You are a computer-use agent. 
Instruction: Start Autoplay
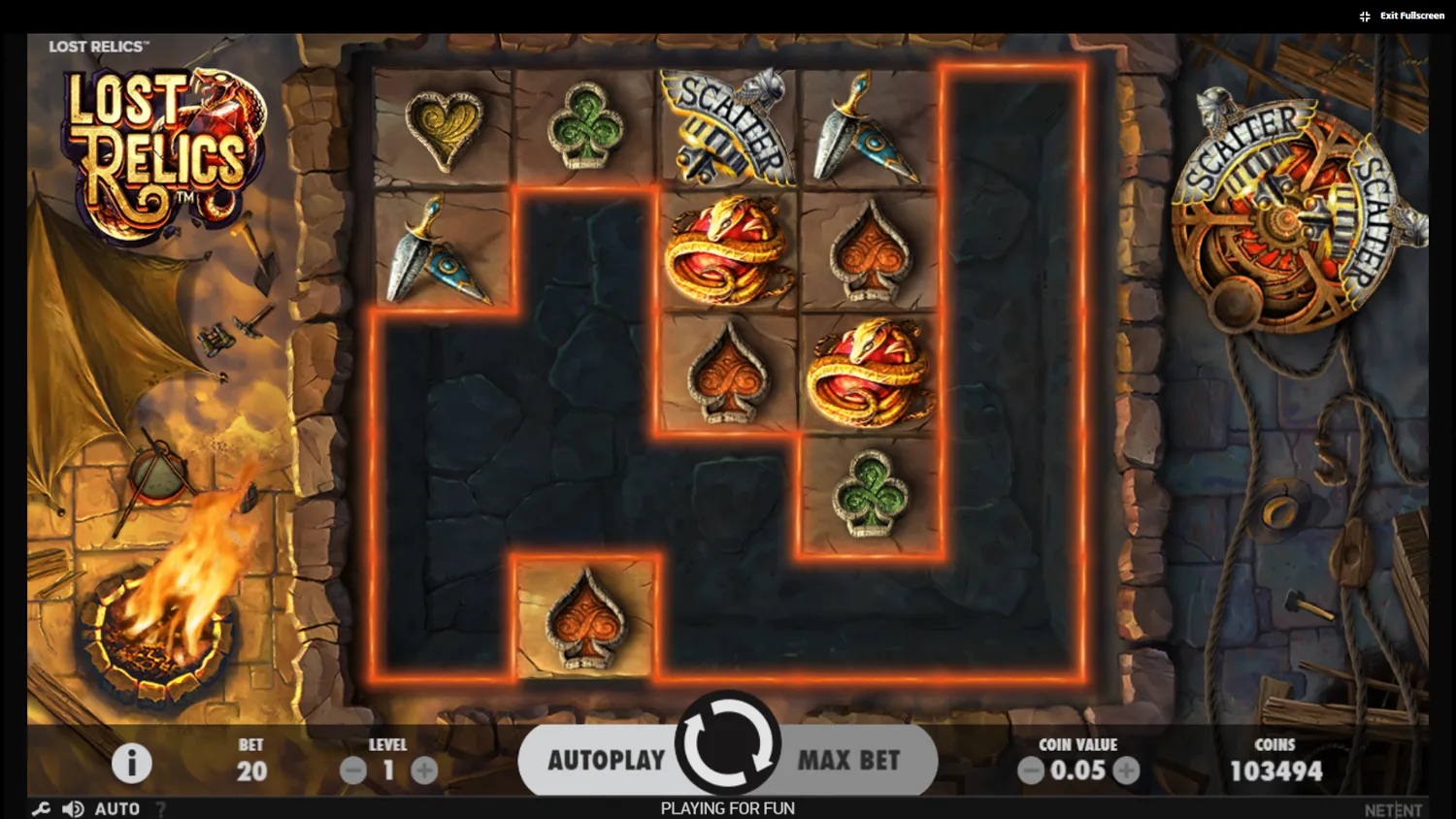606,760
